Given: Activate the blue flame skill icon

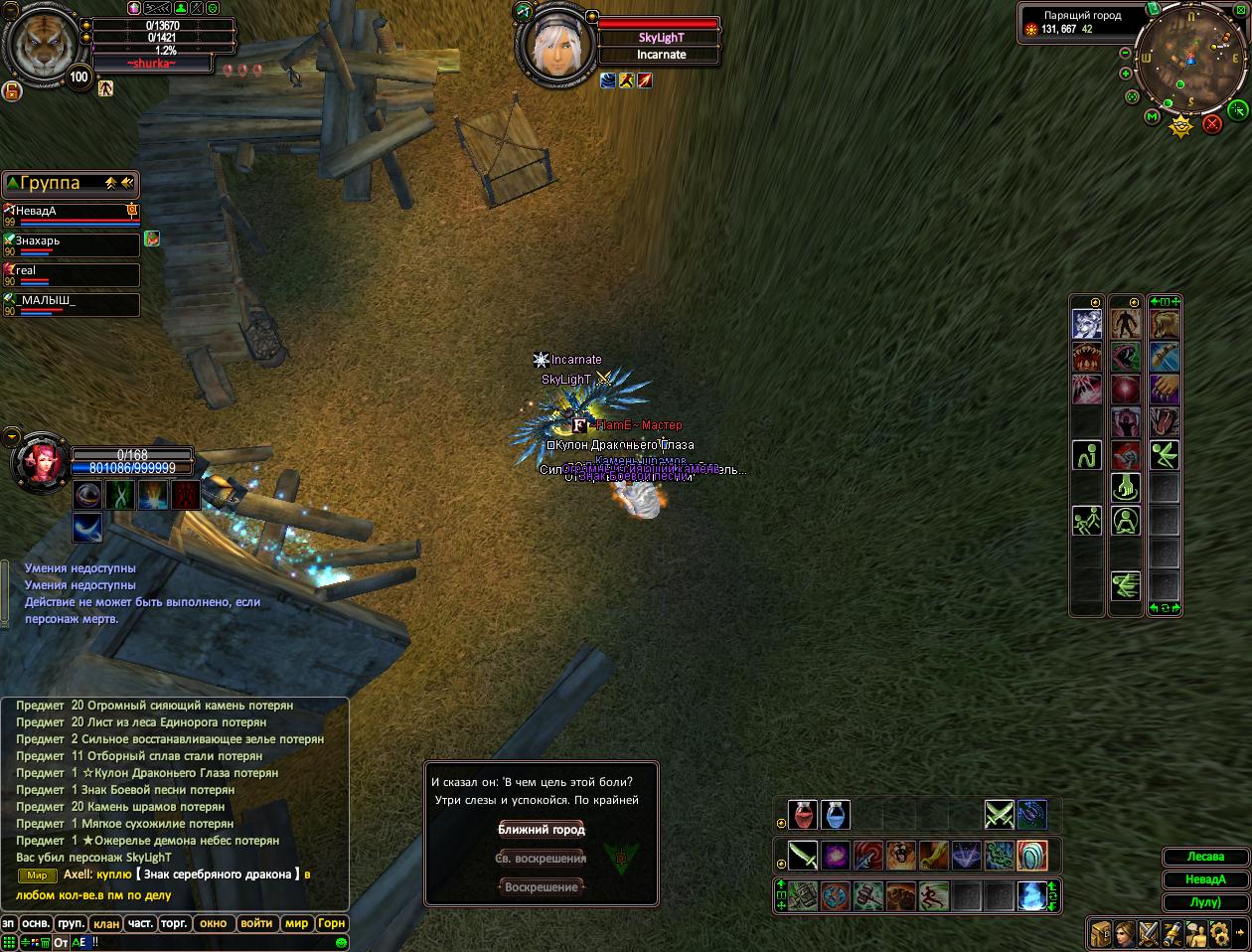Looking at the screenshot, I should (x=1030, y=895).
